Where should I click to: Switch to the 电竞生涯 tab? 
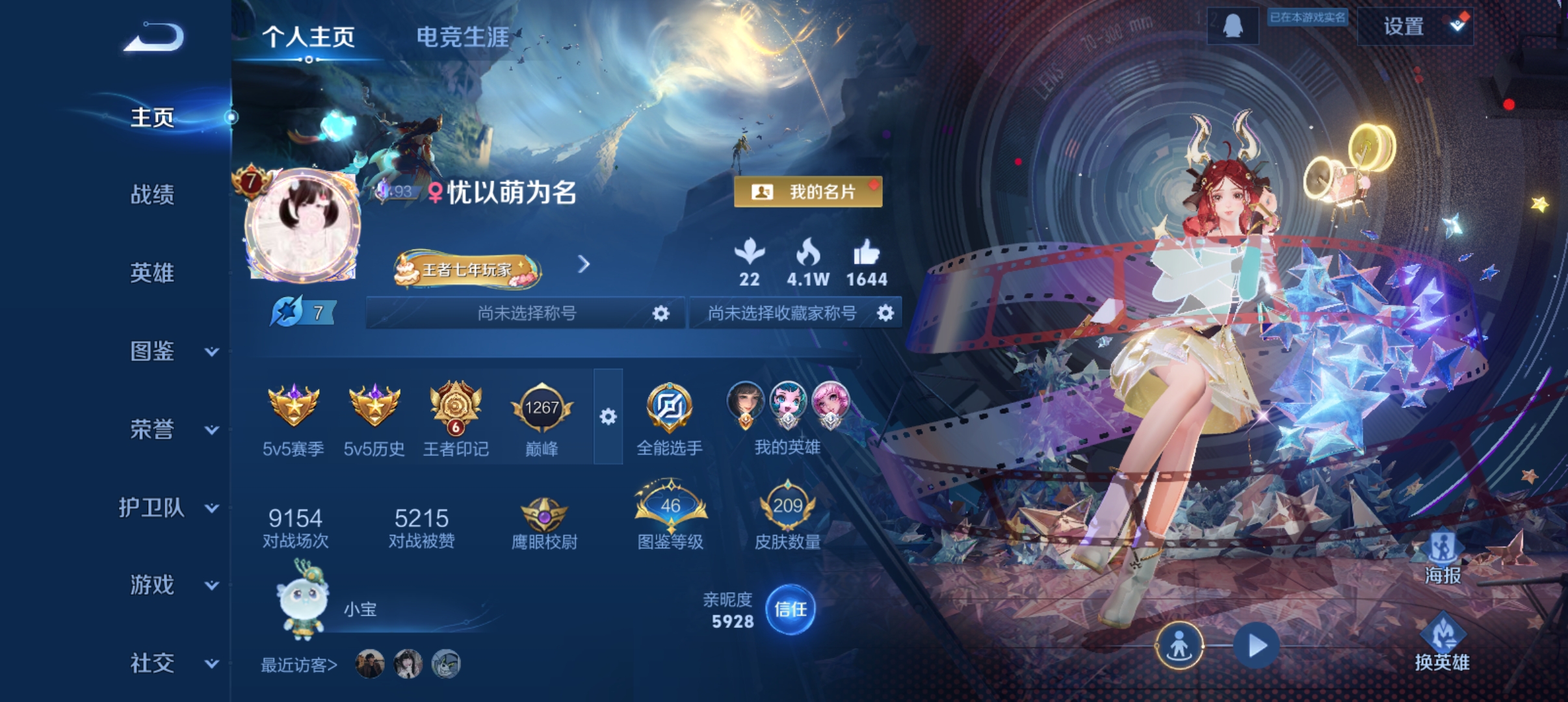[x=464, y=37]
